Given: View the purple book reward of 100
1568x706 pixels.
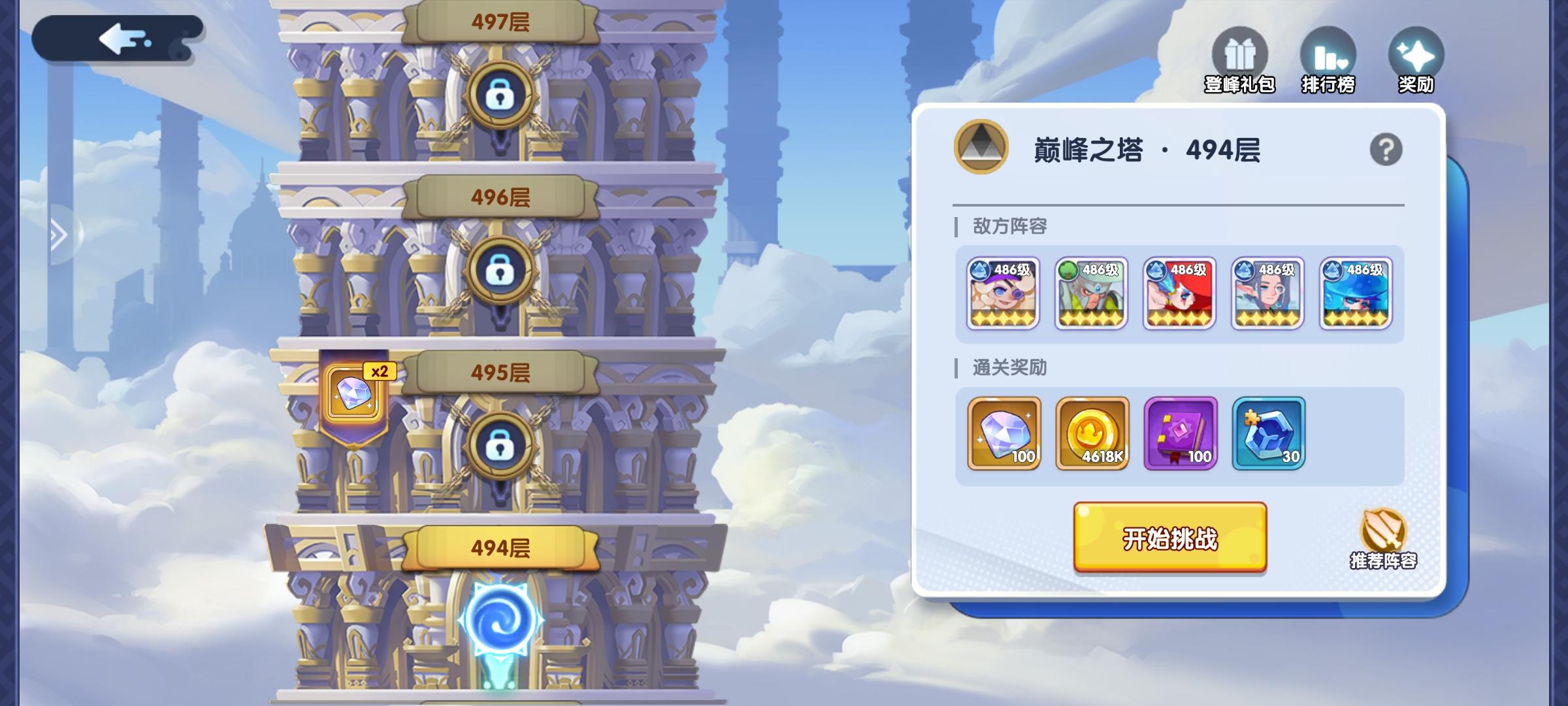Looking at the screenshot, I should pos(1179,433).
